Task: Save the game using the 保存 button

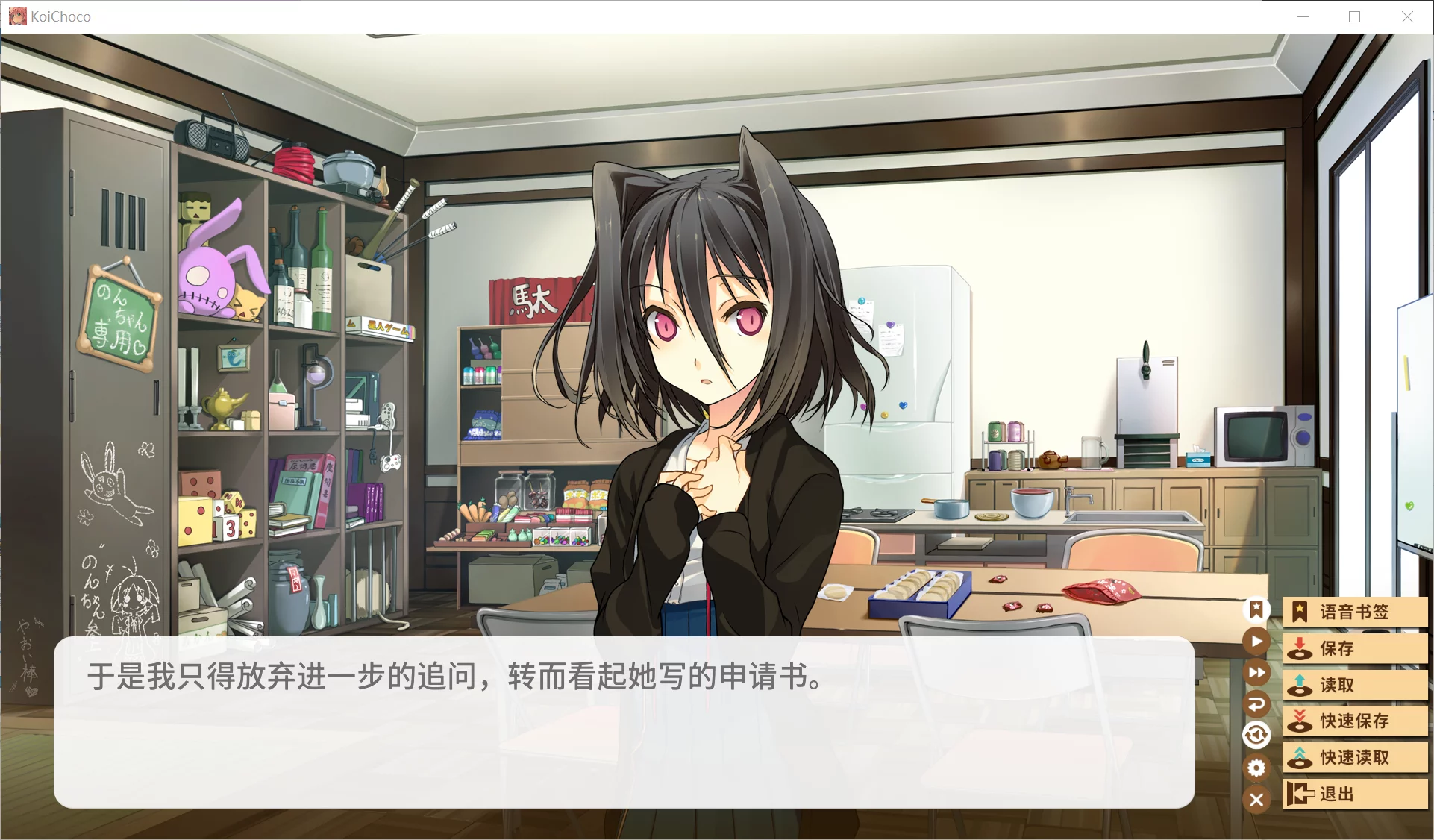Action: pos(1354,649)
